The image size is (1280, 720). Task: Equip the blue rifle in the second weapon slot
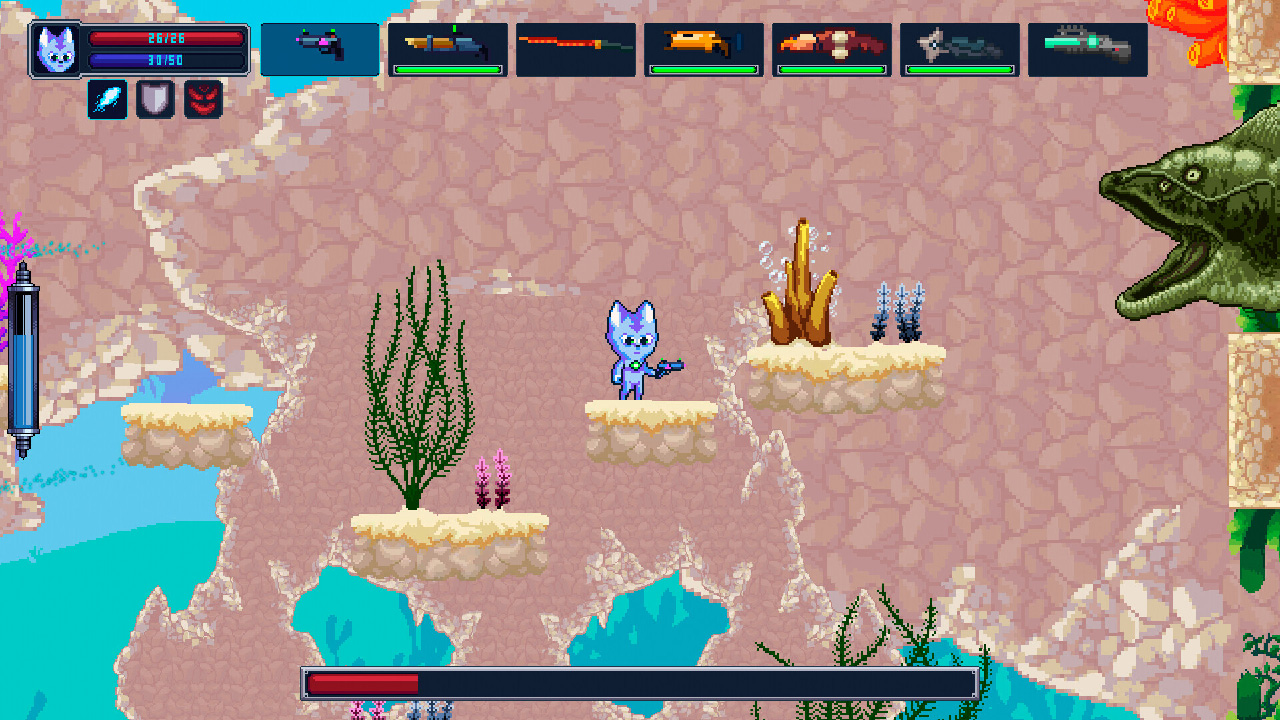pos(448,44)
